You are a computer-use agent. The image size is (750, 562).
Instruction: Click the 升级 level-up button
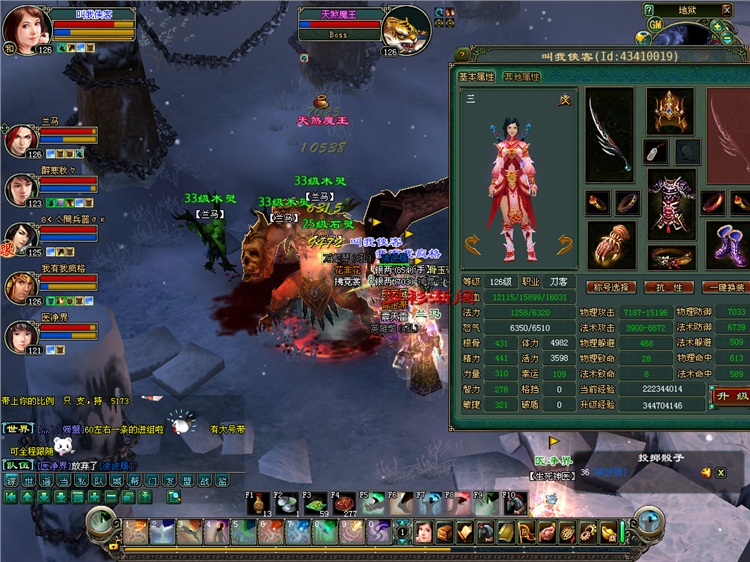(728, 397)
